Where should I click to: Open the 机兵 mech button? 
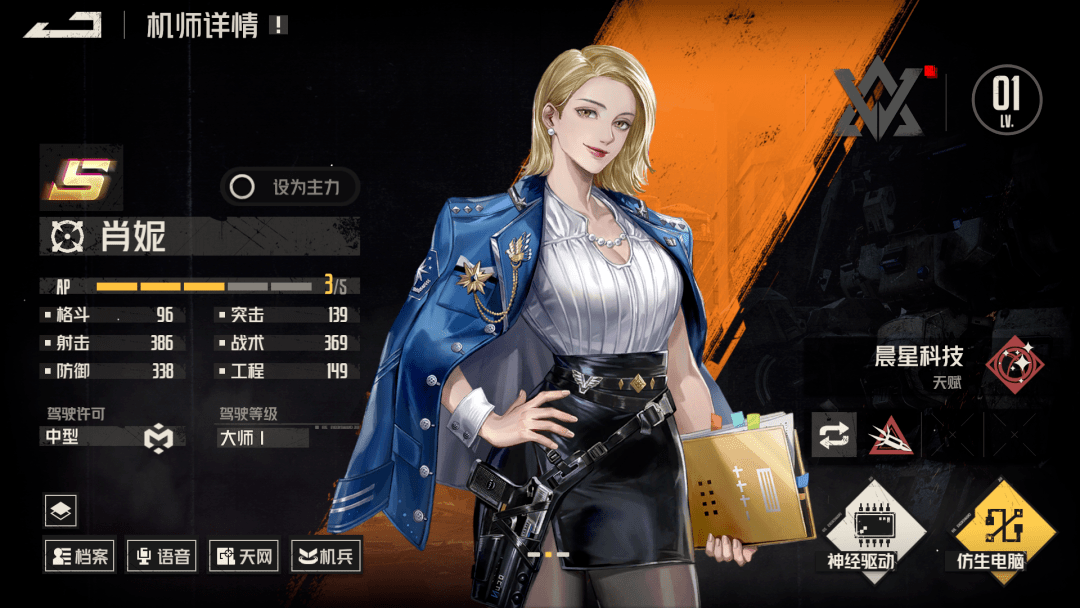326,556
